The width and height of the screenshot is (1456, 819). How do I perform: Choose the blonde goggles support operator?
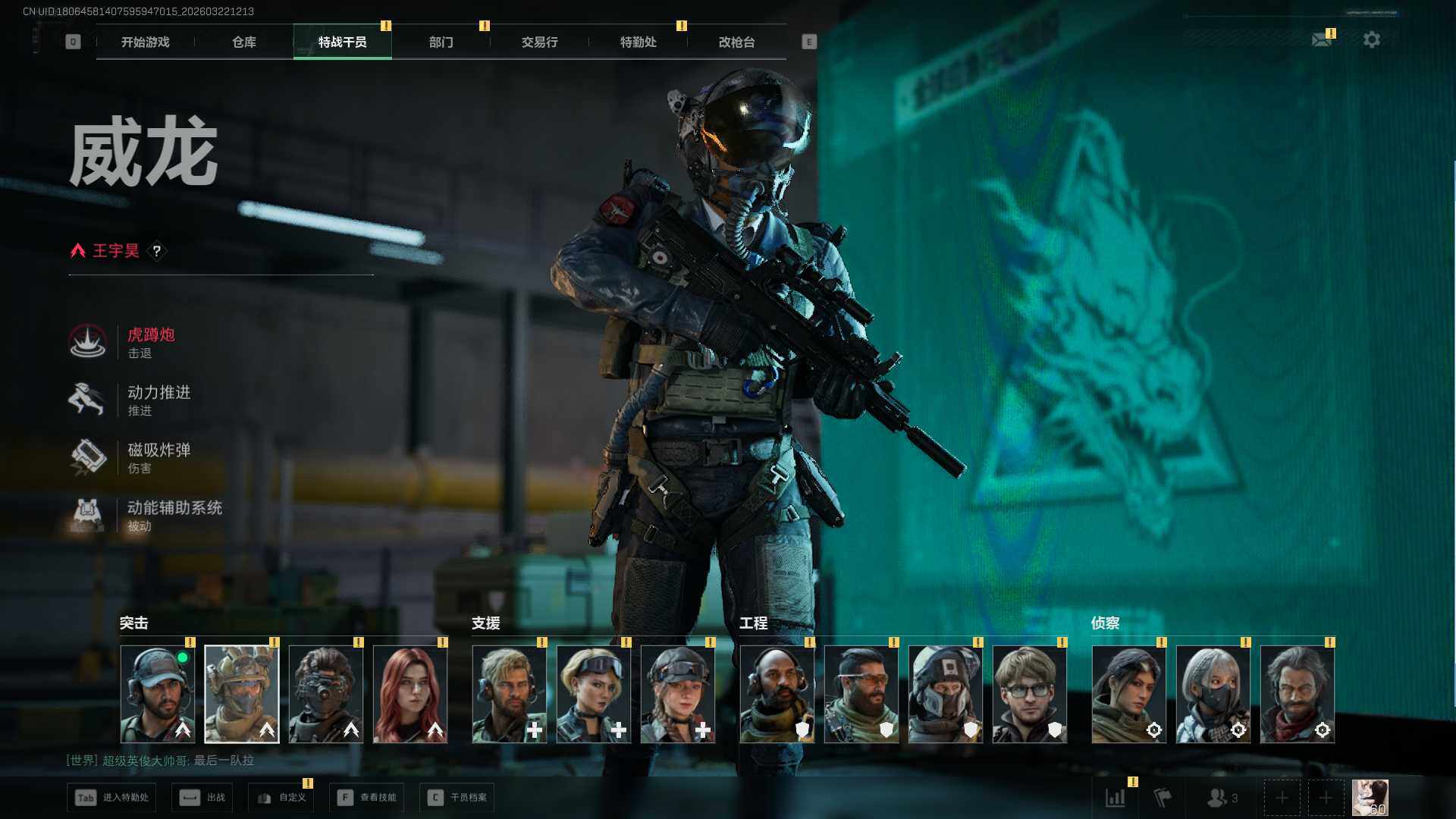[x=594, y=694]
